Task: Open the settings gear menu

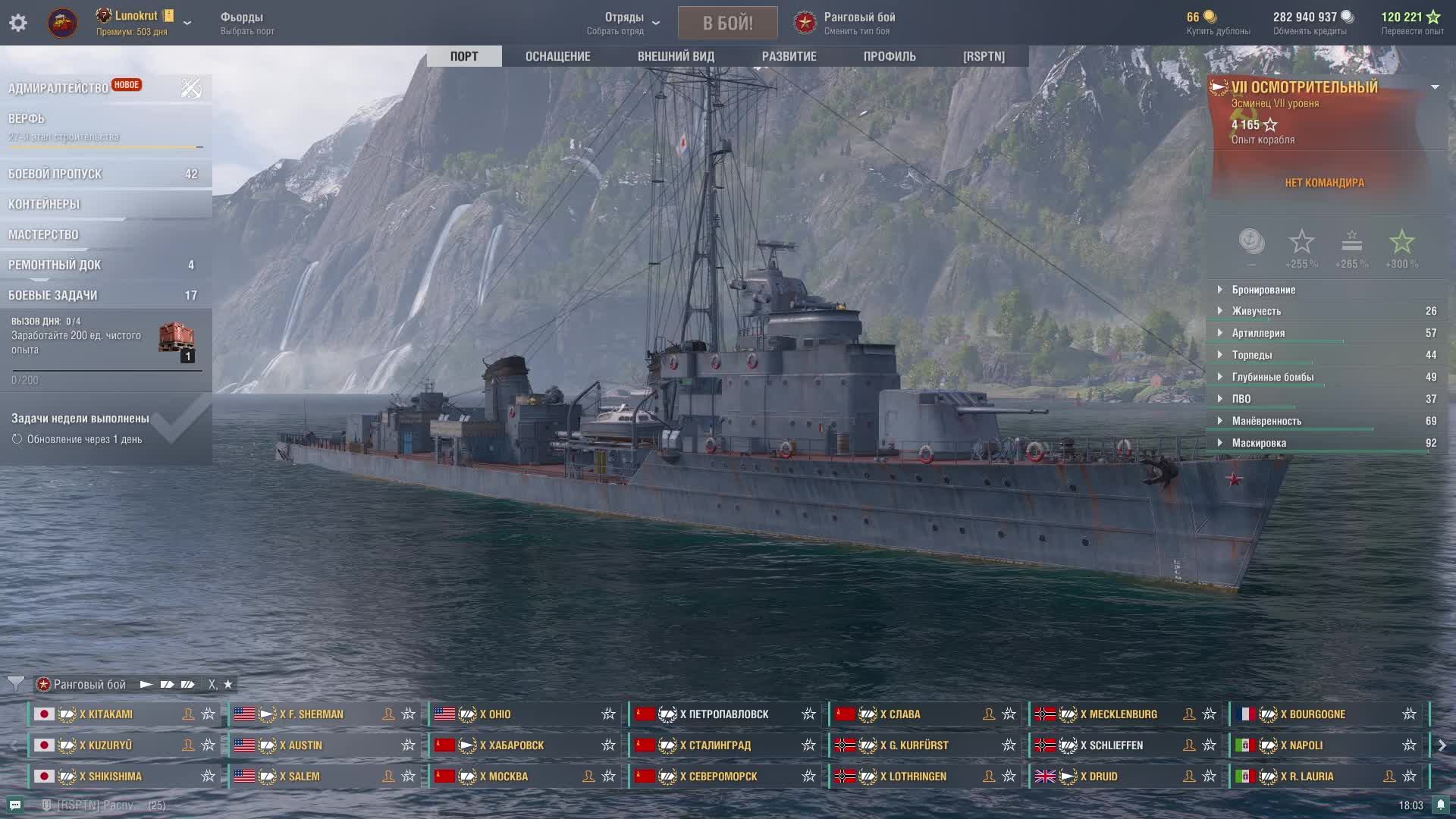Action: 18,23
